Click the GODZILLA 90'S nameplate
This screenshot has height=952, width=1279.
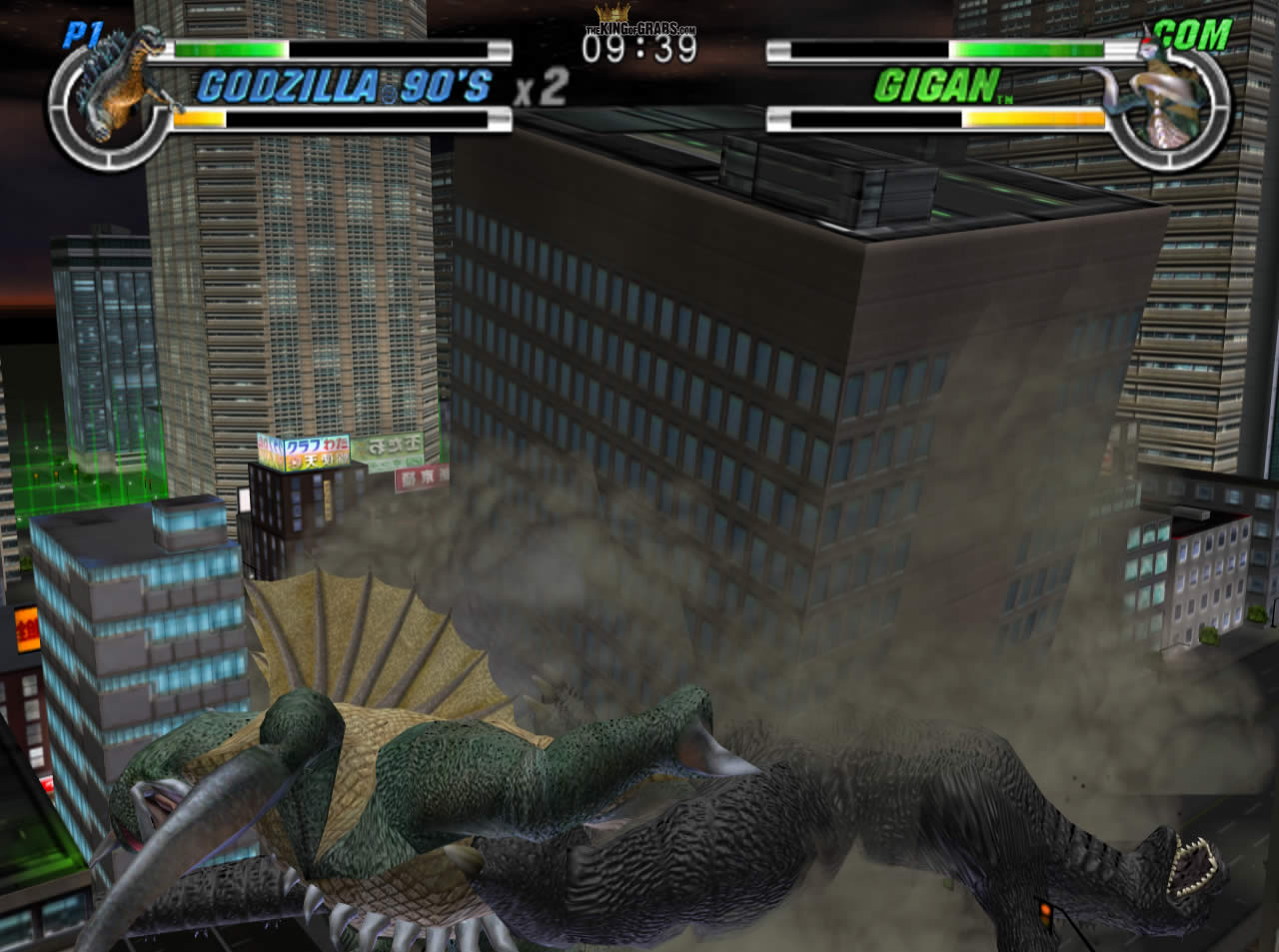click(x=340, y=88)
